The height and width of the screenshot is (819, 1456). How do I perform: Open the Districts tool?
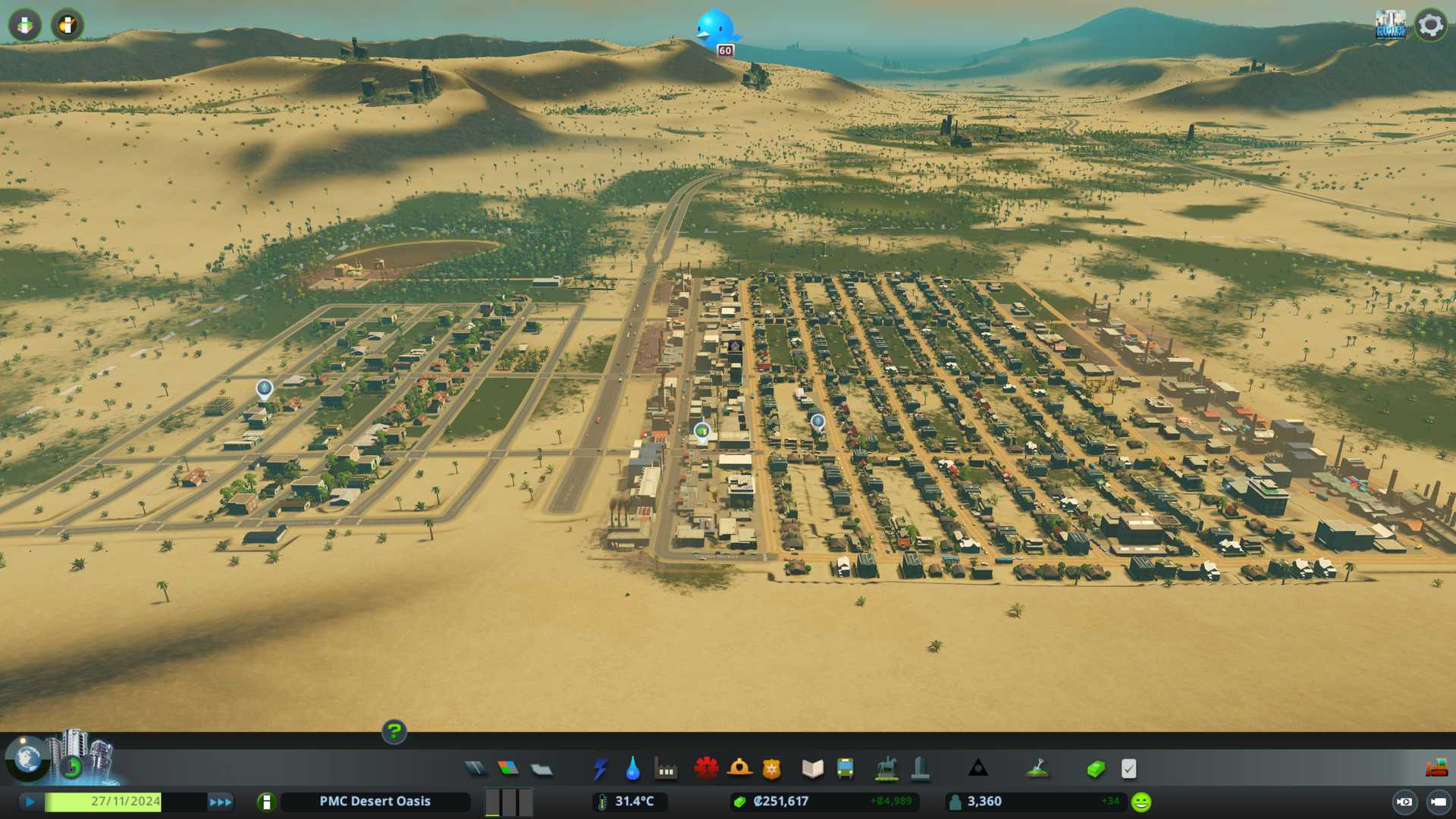click(541, 769)
